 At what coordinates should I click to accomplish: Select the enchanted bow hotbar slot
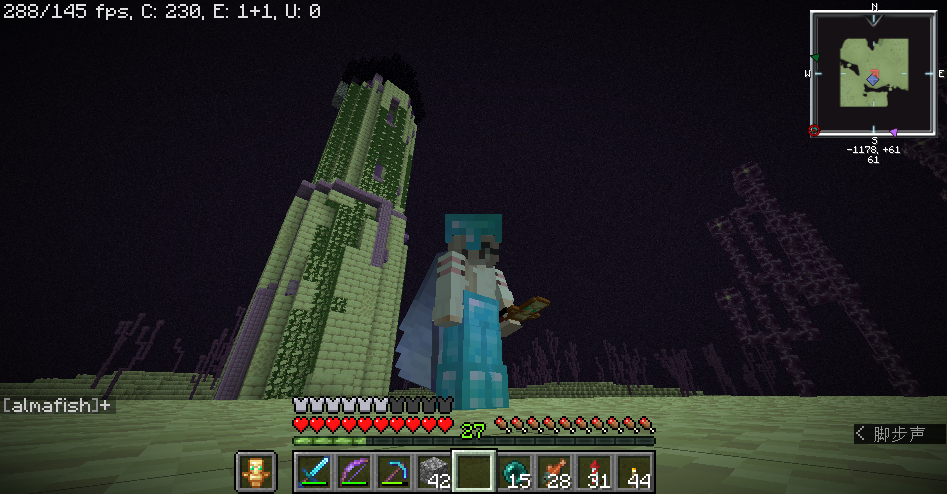[353, 471]
